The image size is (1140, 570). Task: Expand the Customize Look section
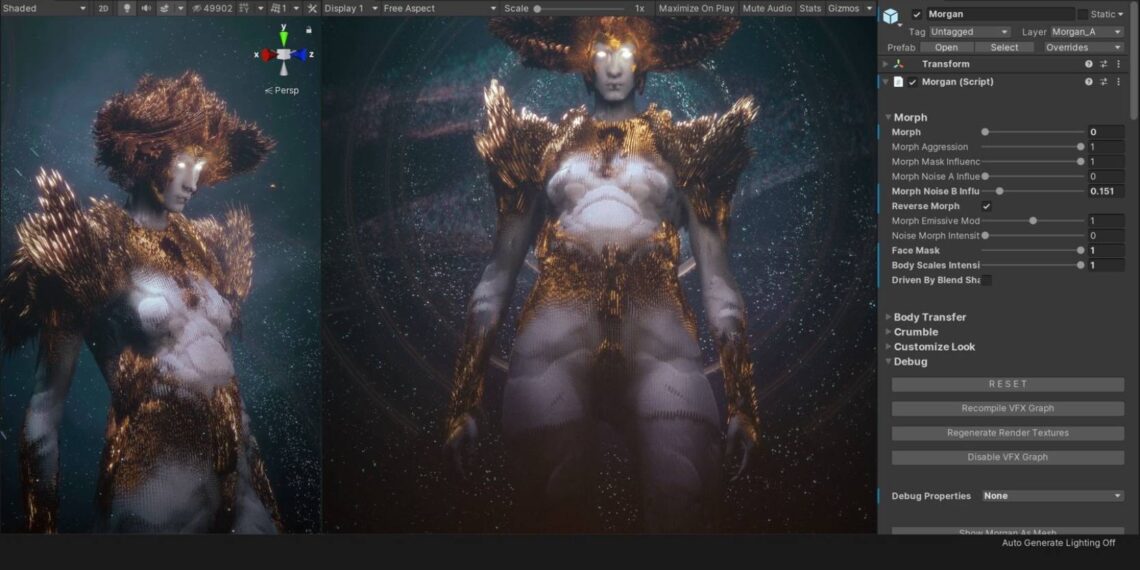[x=933, y=347]
